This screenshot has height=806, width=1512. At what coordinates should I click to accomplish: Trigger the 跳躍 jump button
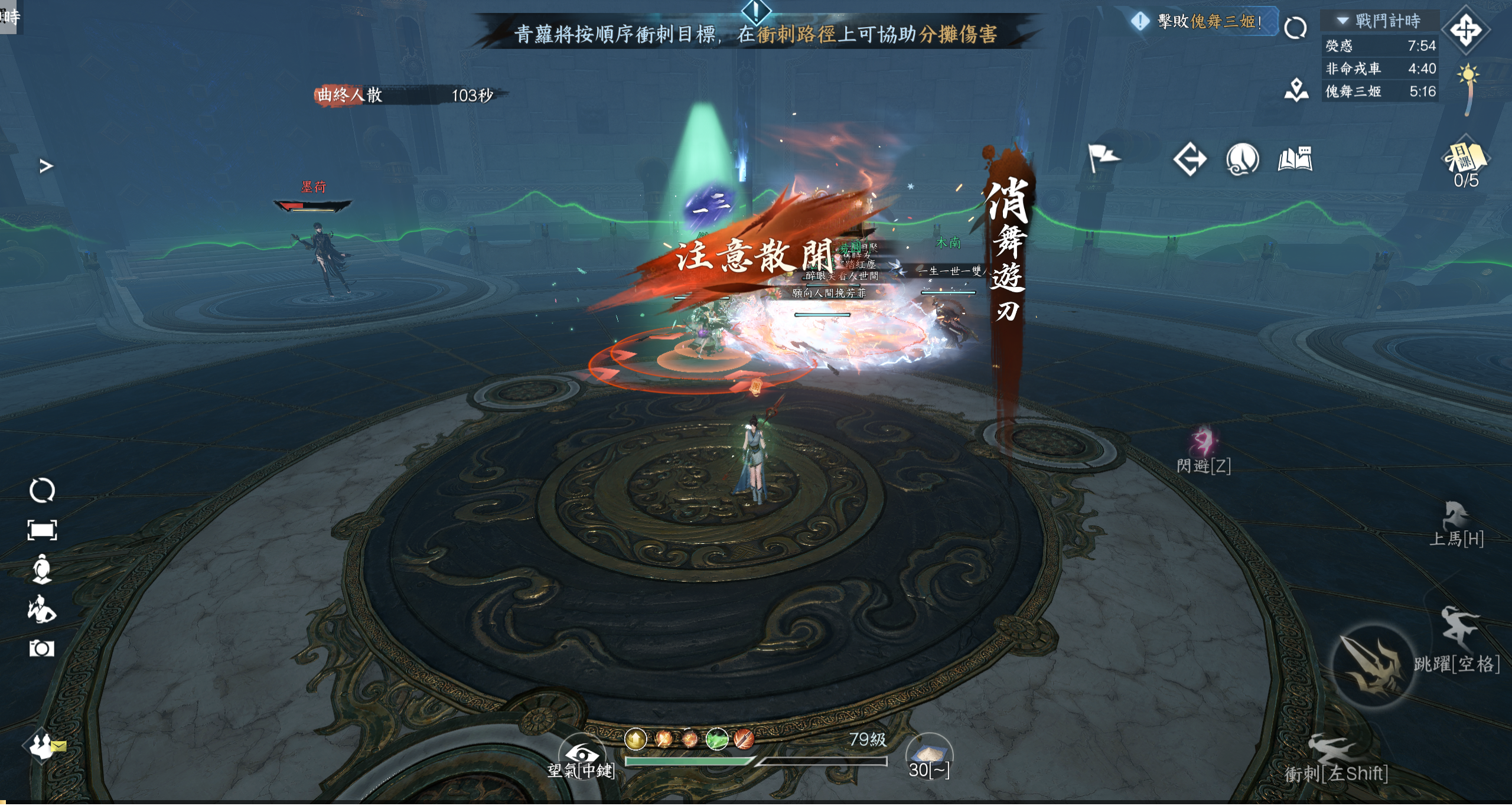coord(1458,629)
